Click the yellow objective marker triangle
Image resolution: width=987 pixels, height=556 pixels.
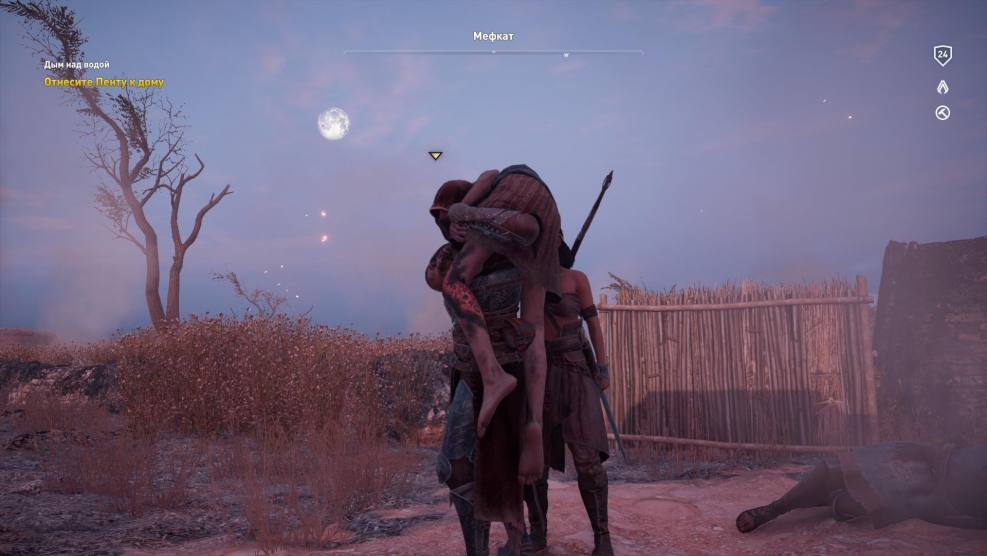coord(435,156)
